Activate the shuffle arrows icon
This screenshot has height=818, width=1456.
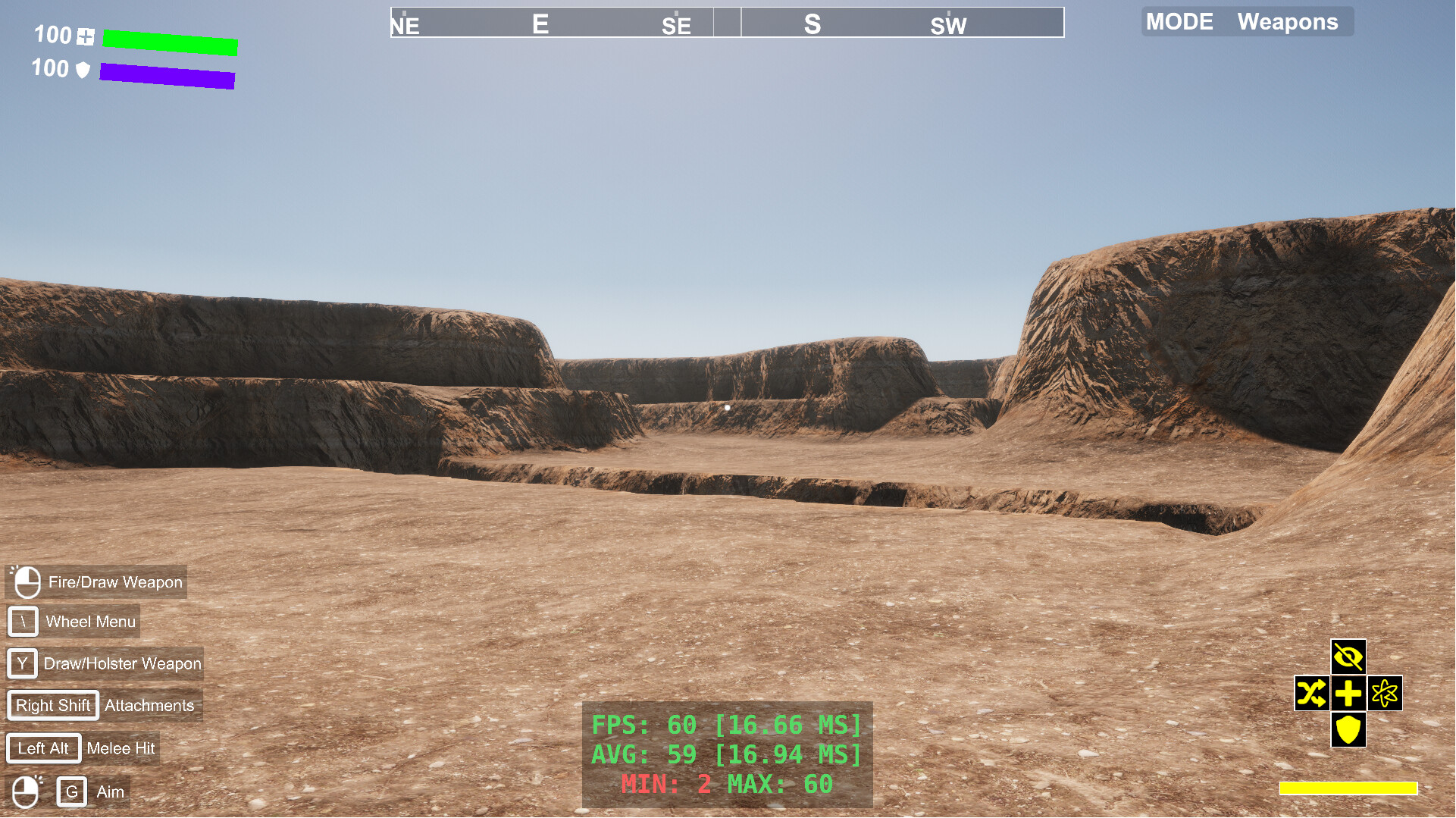click(1312, 693)
